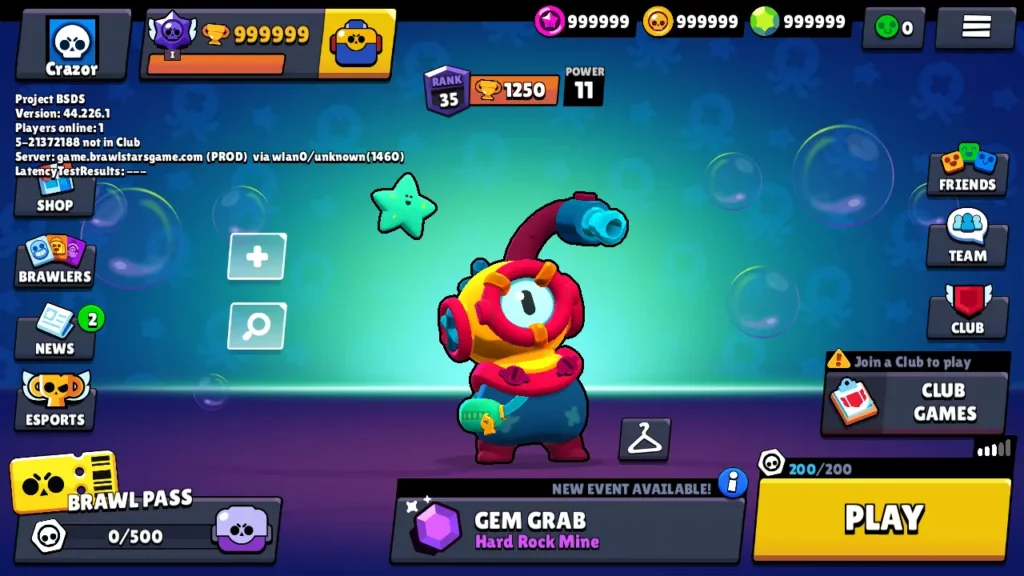This screenshot has height=576, width=1024.
Task: Open the hamburger settings menu
Action: tap(975, 27)
